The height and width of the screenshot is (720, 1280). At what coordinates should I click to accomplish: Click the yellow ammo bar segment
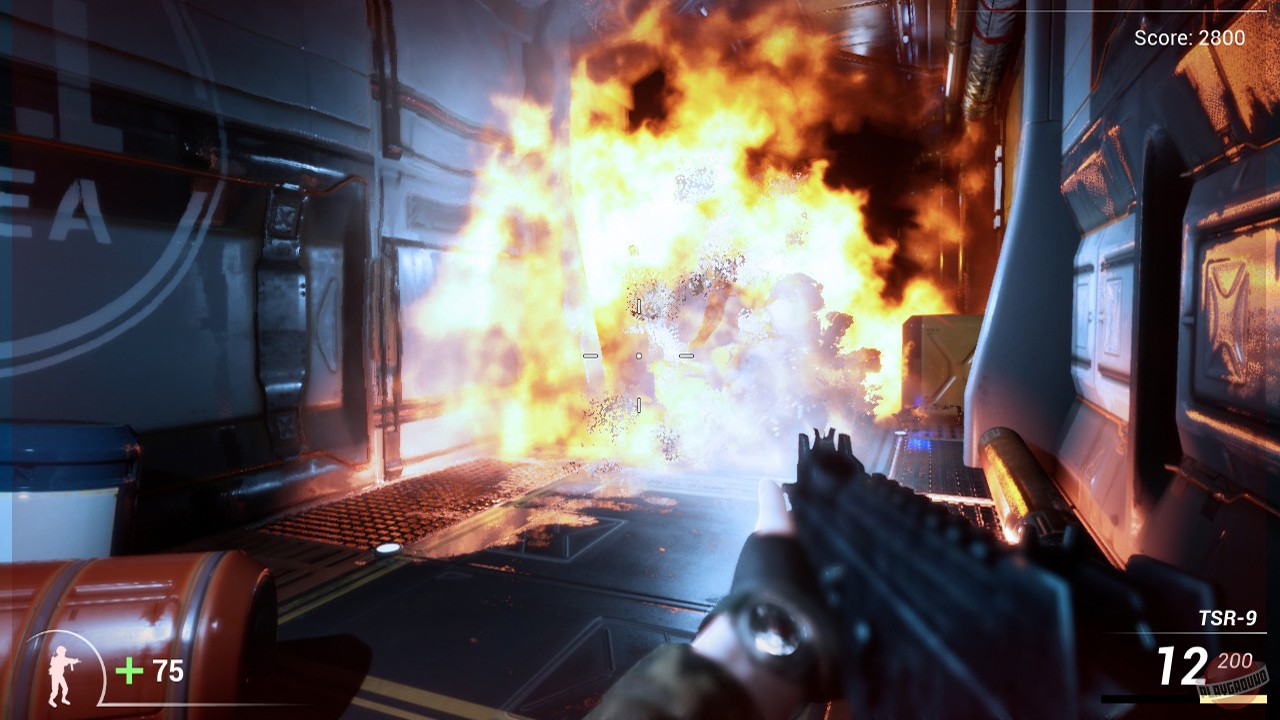[1233, 698]
